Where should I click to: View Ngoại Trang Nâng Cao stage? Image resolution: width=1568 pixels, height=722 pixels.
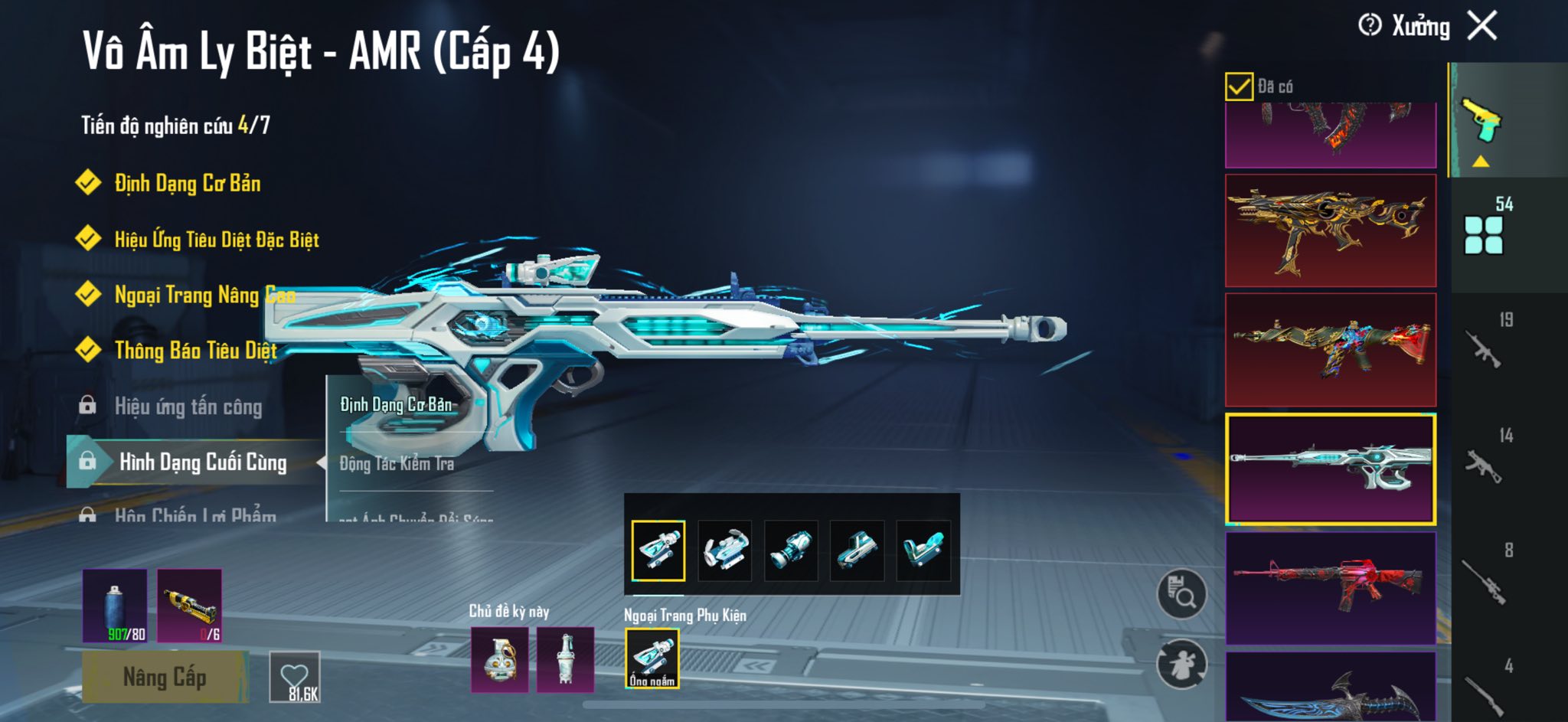click(204, 295)
